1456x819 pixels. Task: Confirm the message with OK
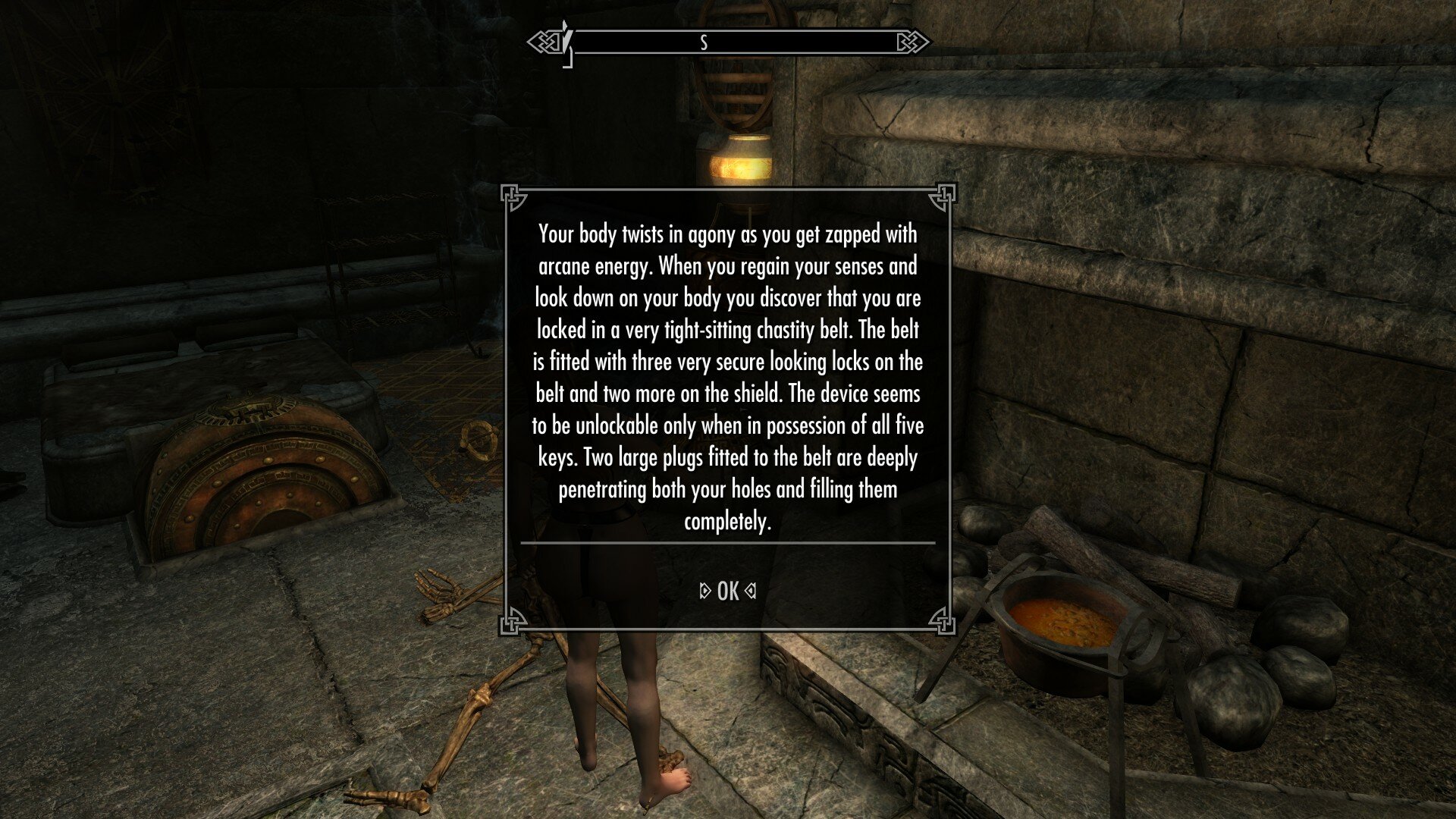coord(727,591)
